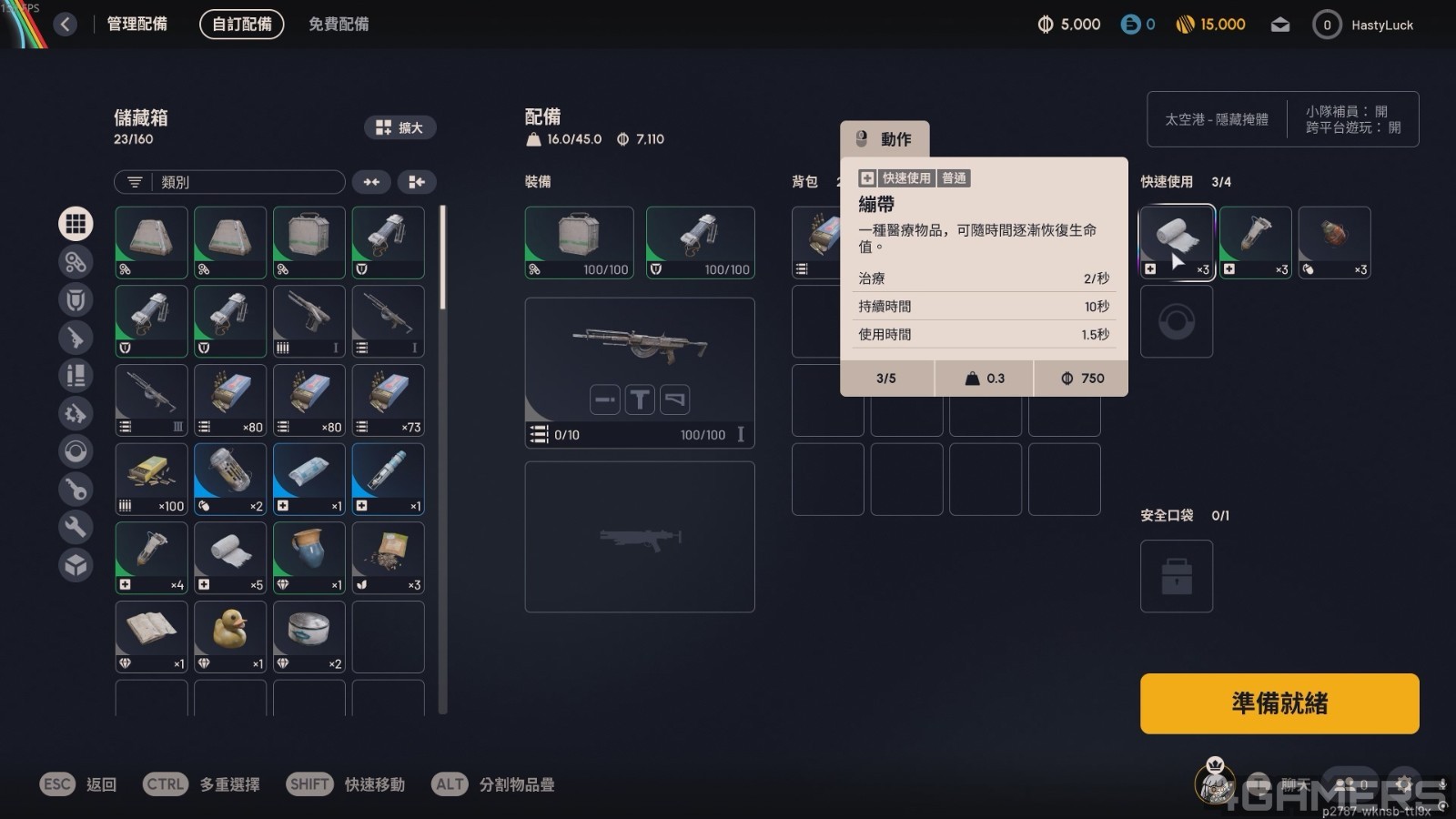This screenshot has width=1456, height=819.
Task: Select the key category filter icon
Action: pos(76,490)
